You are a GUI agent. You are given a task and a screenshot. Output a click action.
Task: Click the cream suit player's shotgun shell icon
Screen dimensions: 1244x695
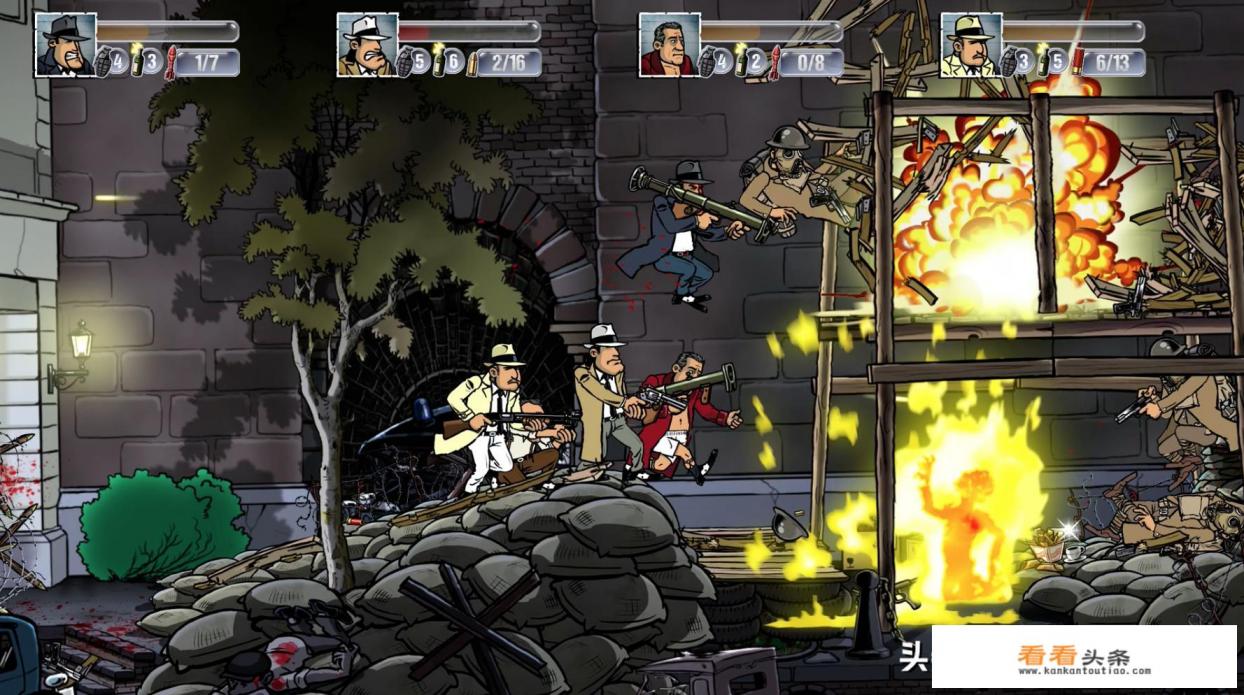tap(1077, 62)
